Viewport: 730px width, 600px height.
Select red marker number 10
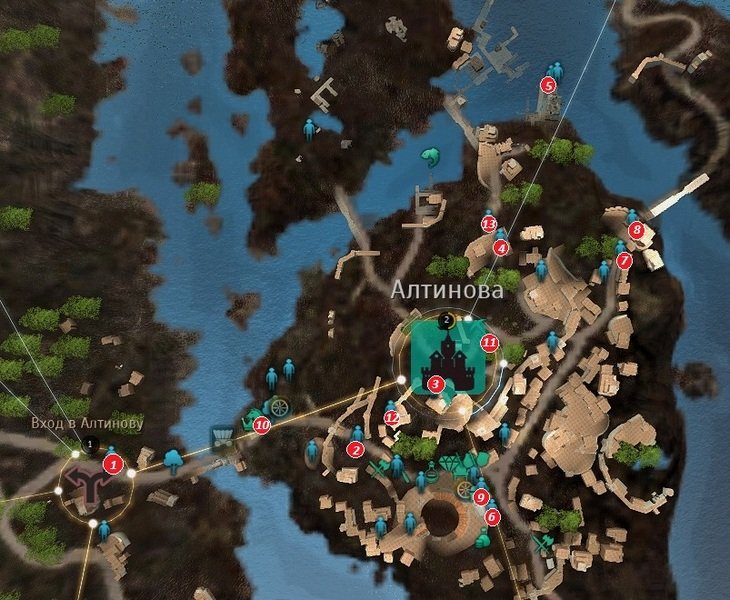[x=262, y=425]
